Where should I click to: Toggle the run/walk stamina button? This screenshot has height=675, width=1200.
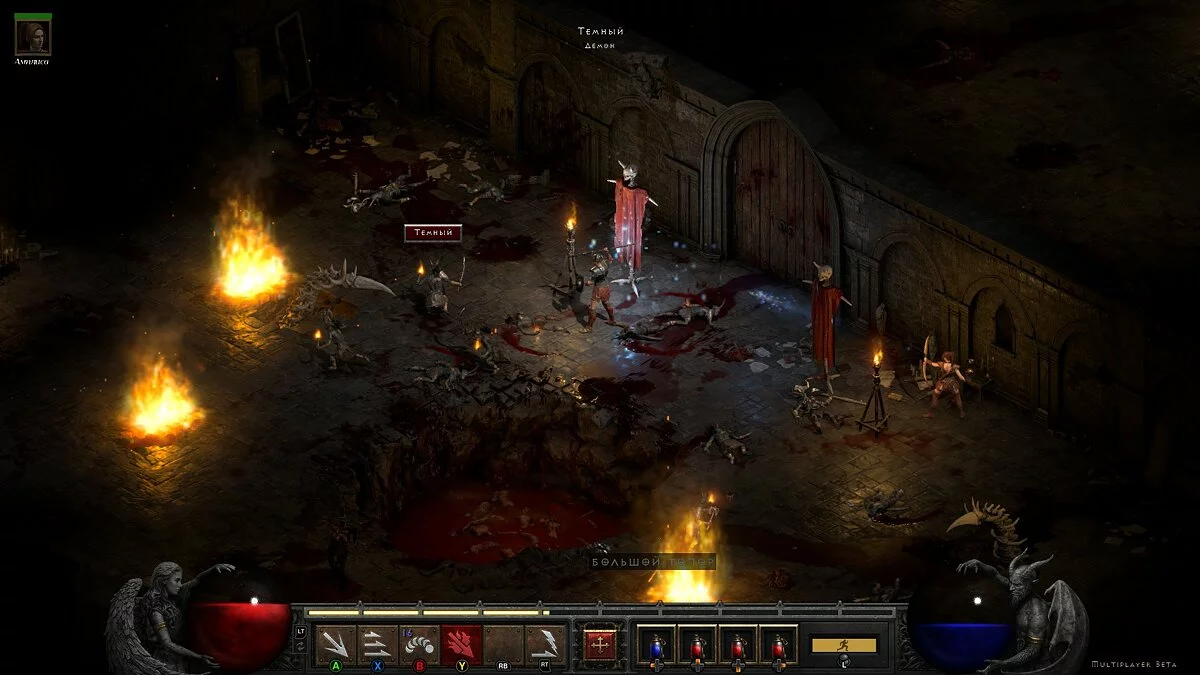[x=843, y=645]
